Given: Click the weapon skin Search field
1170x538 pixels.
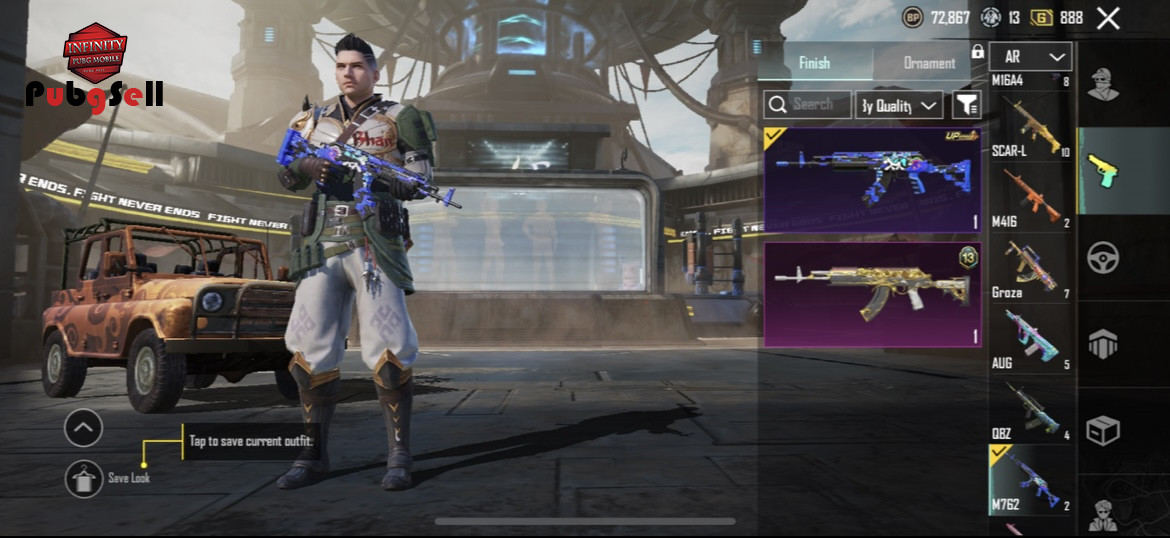Looking at the screenshot, I should (808, 104).
